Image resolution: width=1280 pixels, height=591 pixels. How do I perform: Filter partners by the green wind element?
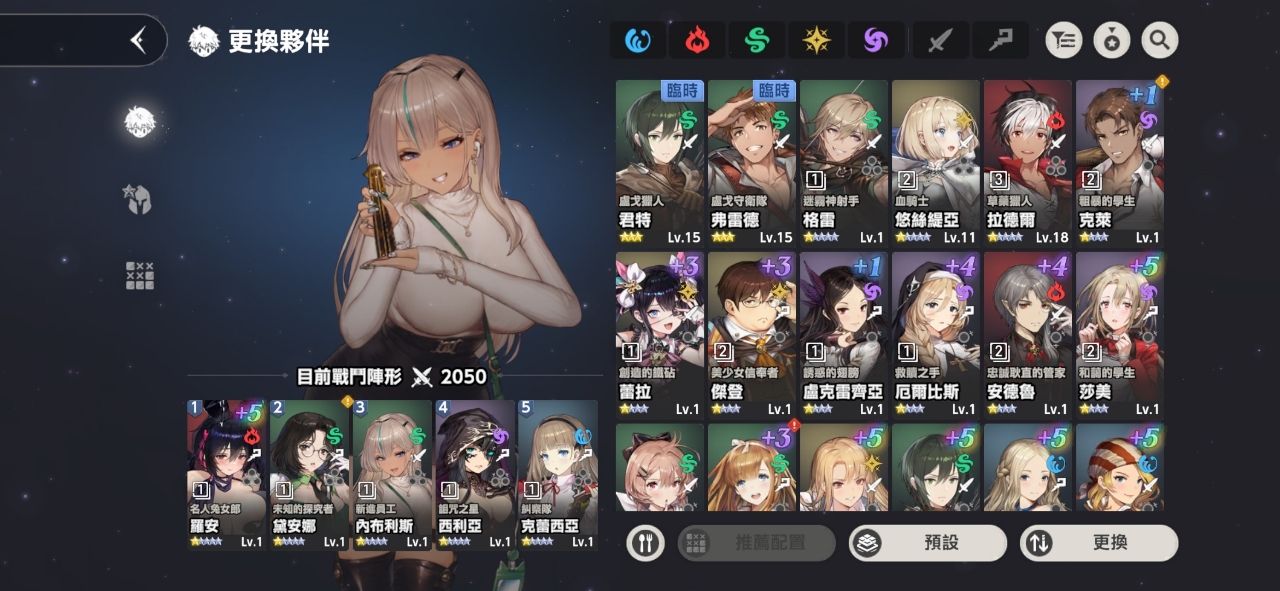(756, 40)
